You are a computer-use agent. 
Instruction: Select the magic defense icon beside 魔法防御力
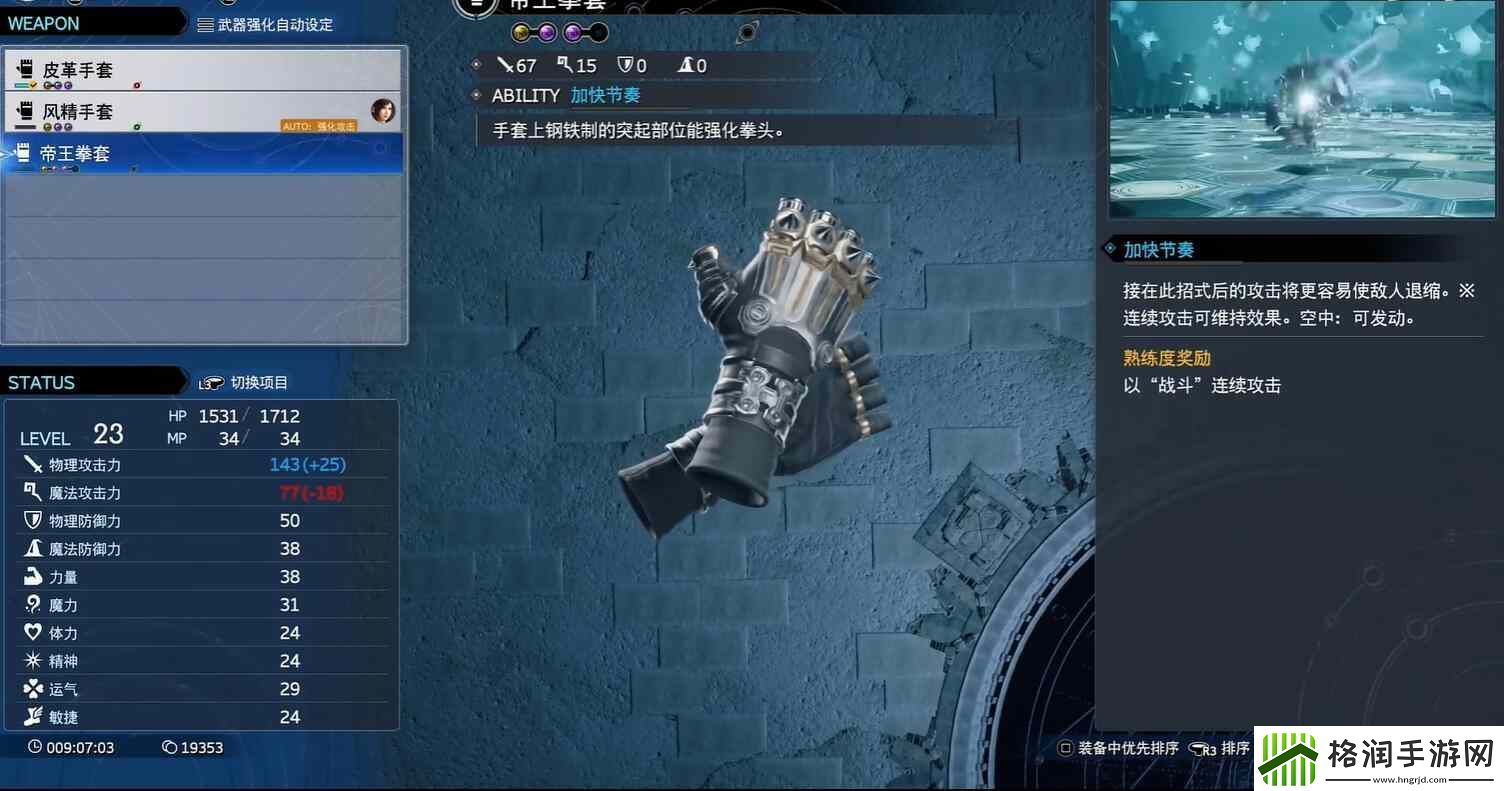click(x=30, y=548)
